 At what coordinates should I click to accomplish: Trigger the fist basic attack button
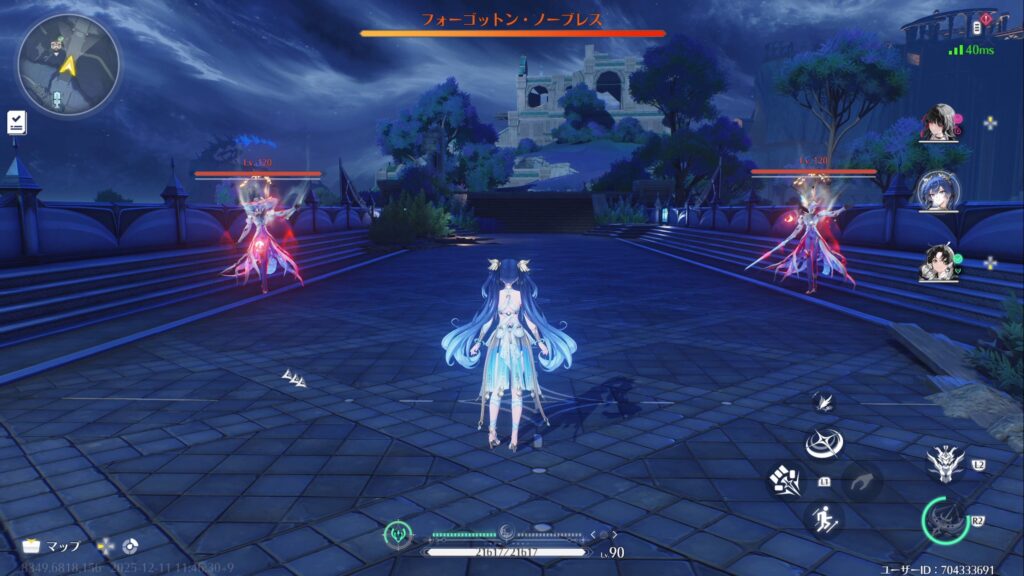784,480
